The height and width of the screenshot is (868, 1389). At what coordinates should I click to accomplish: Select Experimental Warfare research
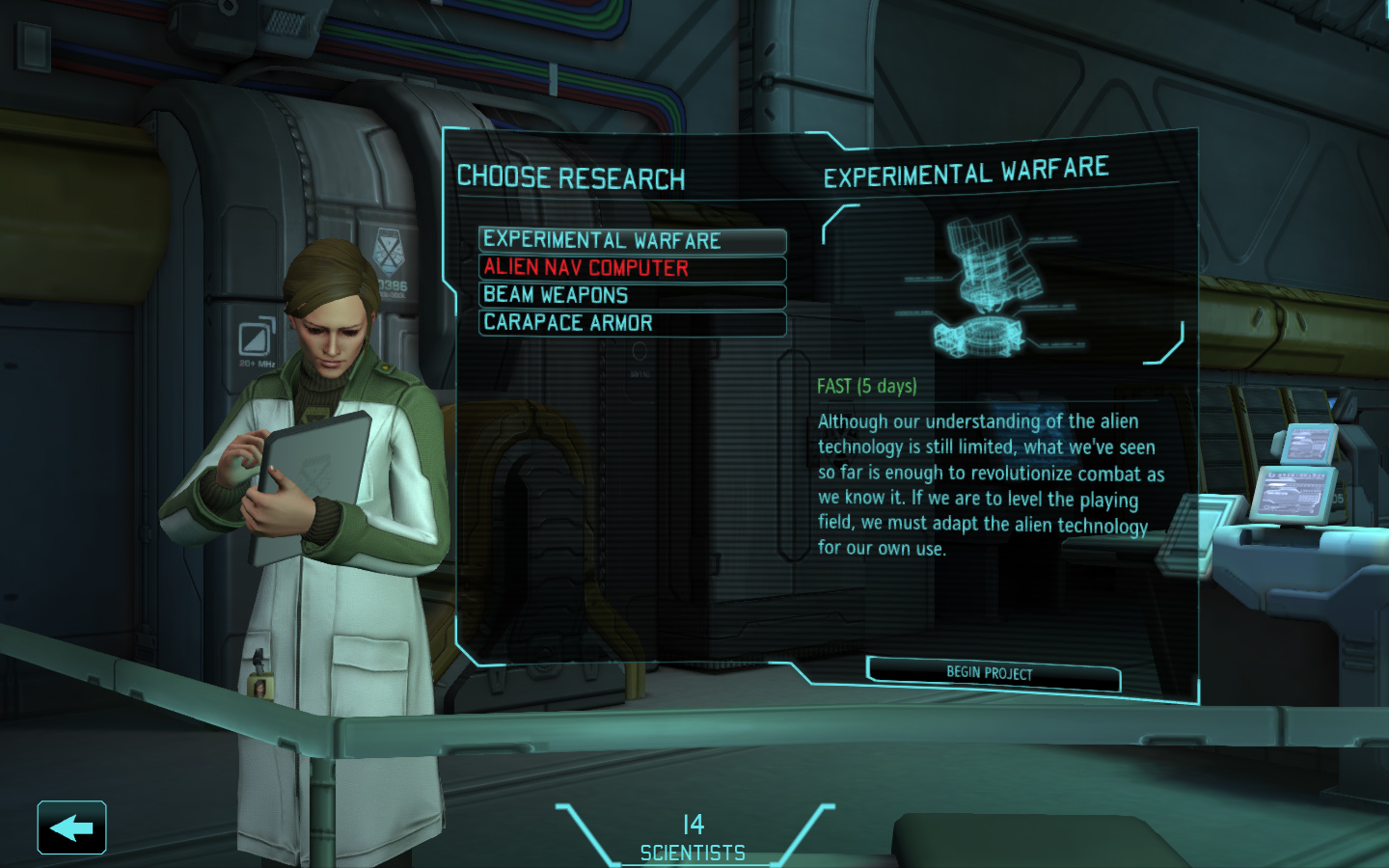coord(632,240)
